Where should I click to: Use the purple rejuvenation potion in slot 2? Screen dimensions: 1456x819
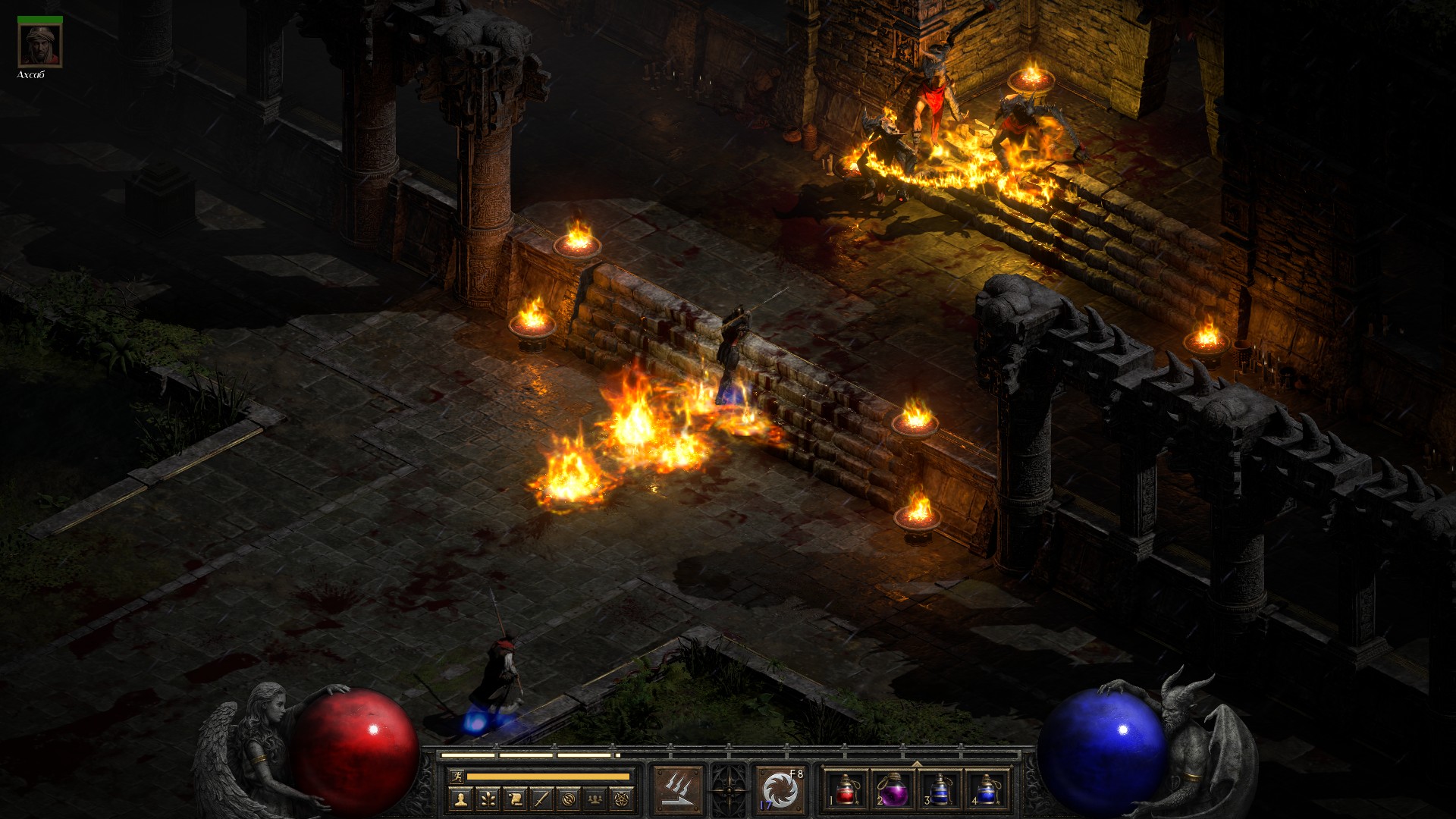[893, 789]
